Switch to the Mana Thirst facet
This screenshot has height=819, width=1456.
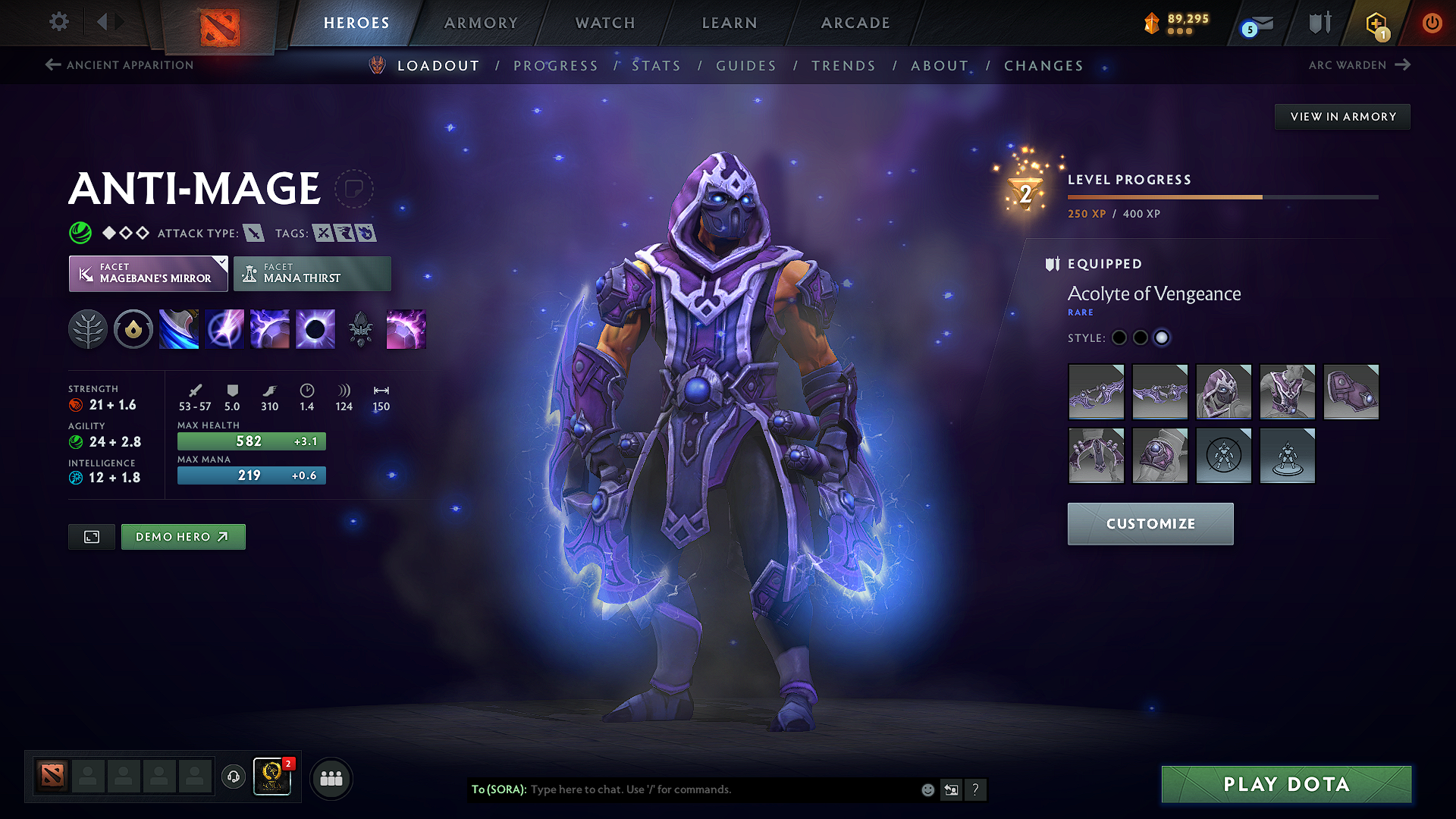coord(312,273)
